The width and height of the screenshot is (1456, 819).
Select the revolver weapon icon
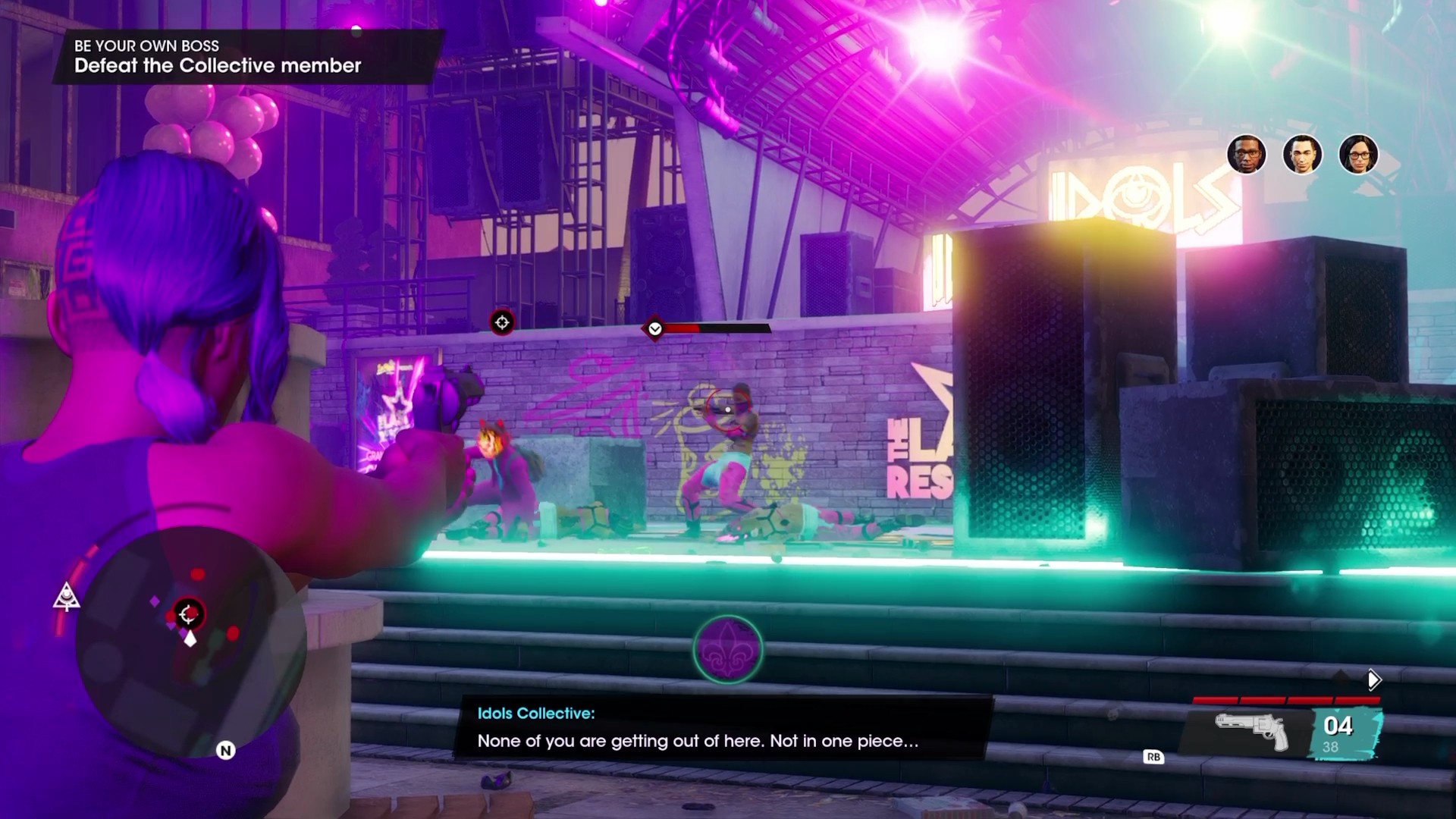pyautogui.click(x=1252, y=730)
